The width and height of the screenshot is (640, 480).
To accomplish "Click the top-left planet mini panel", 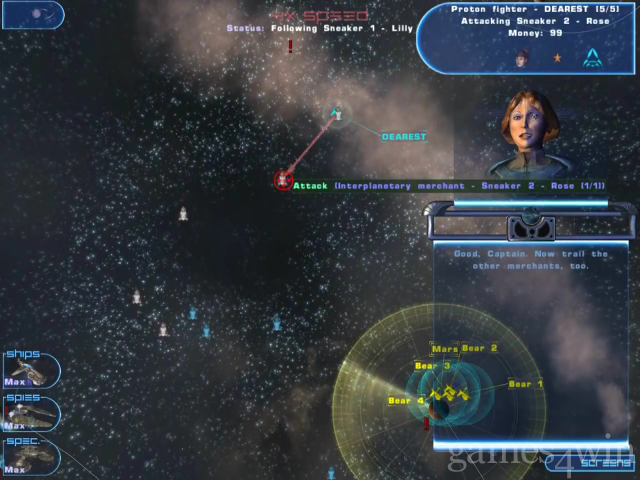I will click(30, 14).
